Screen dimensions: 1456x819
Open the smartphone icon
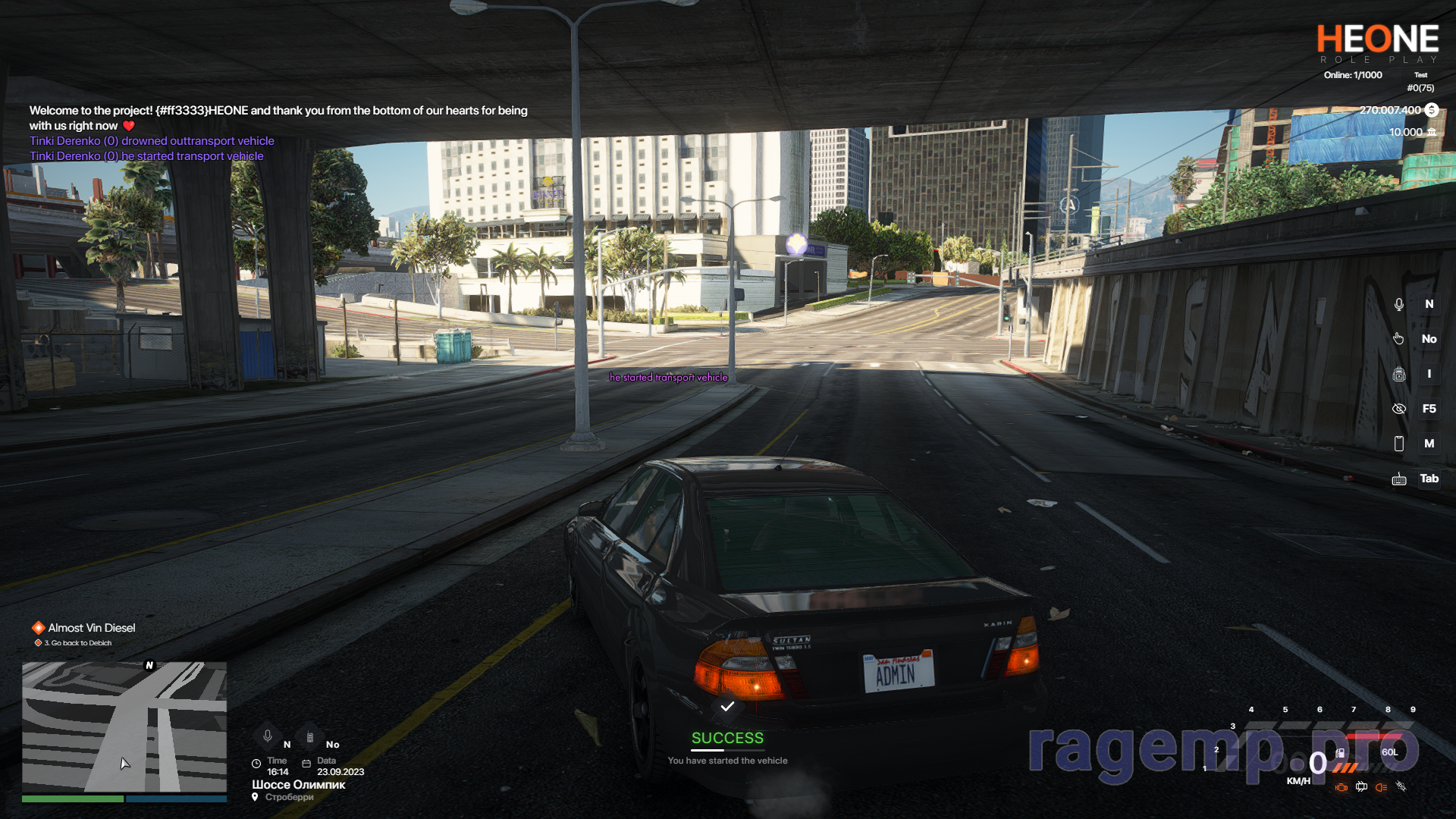pyautogui.click(x=1399, y=444)
